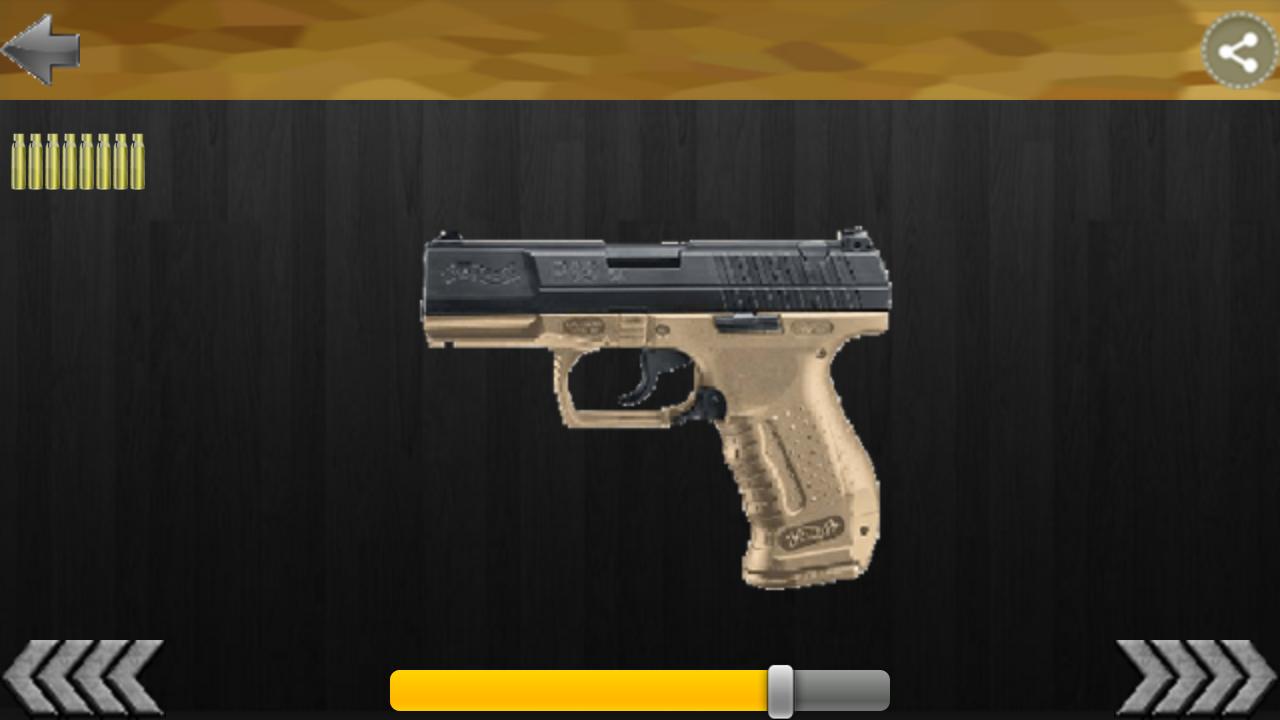The width and height of the screenshot is (1280, 720).
Task: Click the back arrow to exit
Action: click(40, 48)
